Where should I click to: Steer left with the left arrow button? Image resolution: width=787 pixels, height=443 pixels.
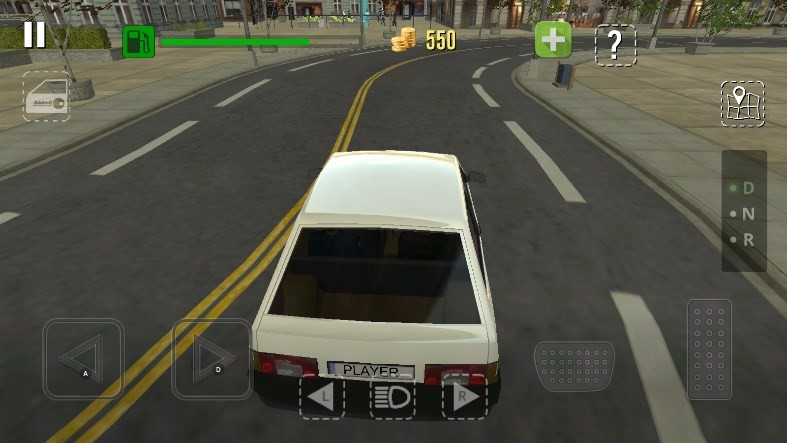pos(83,359)
